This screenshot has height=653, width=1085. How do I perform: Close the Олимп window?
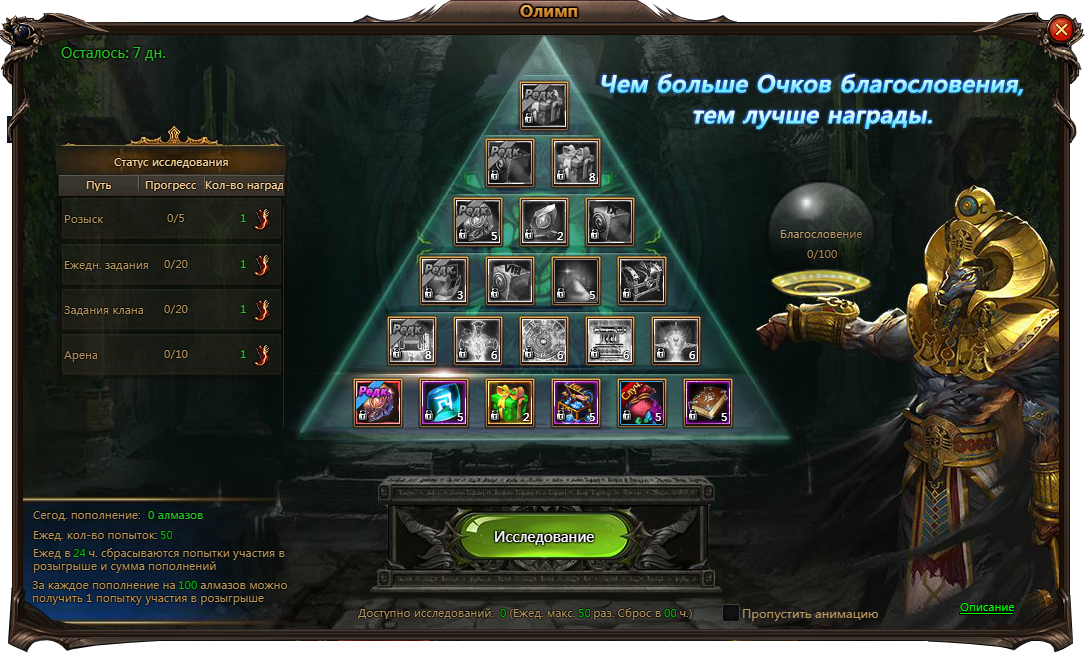coord(1061,30)
